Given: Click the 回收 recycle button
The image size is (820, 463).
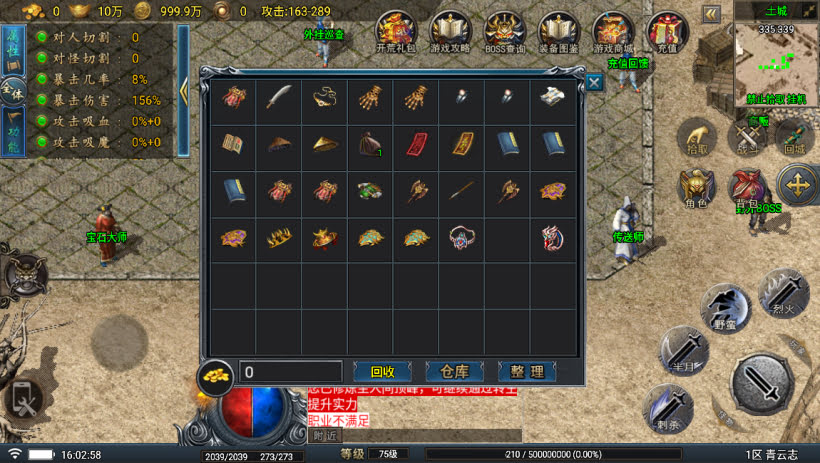Looking at the screenshot, I should (383, 372).
